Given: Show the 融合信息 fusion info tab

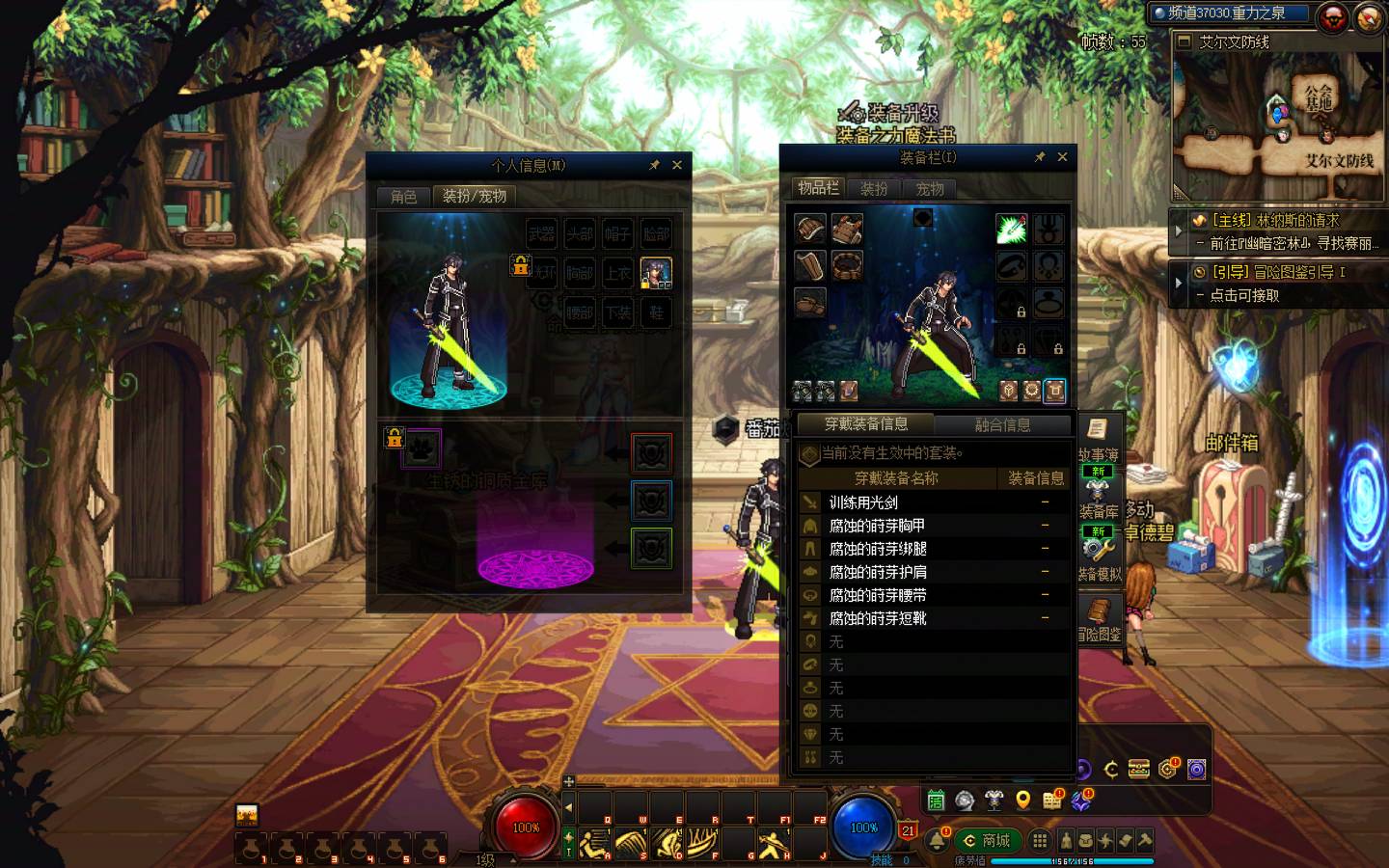Looking at the screenshot, I should [x=1002, y=424].
